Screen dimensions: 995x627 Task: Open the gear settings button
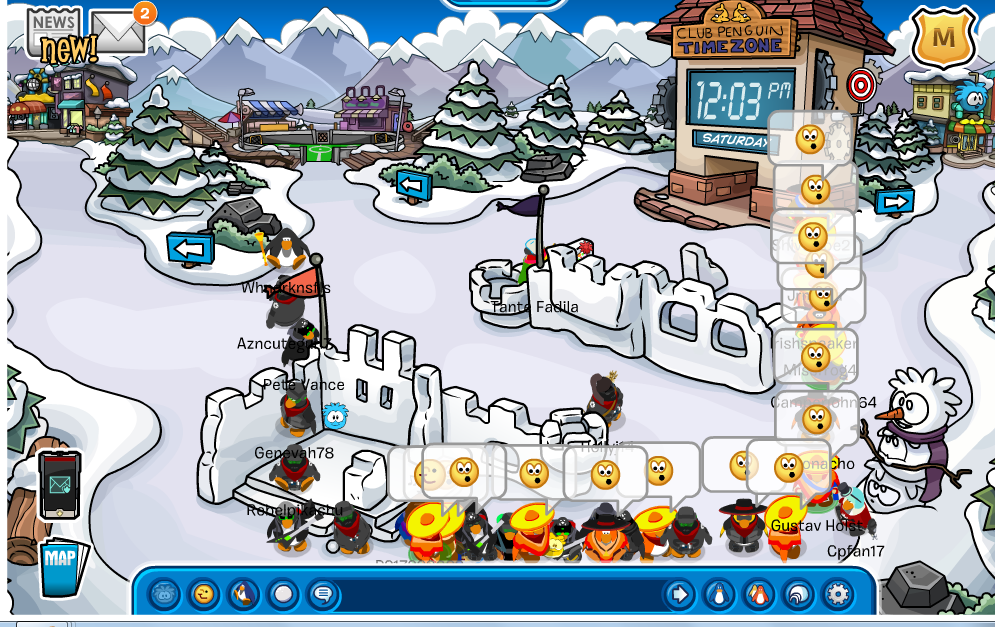point(837,595)
